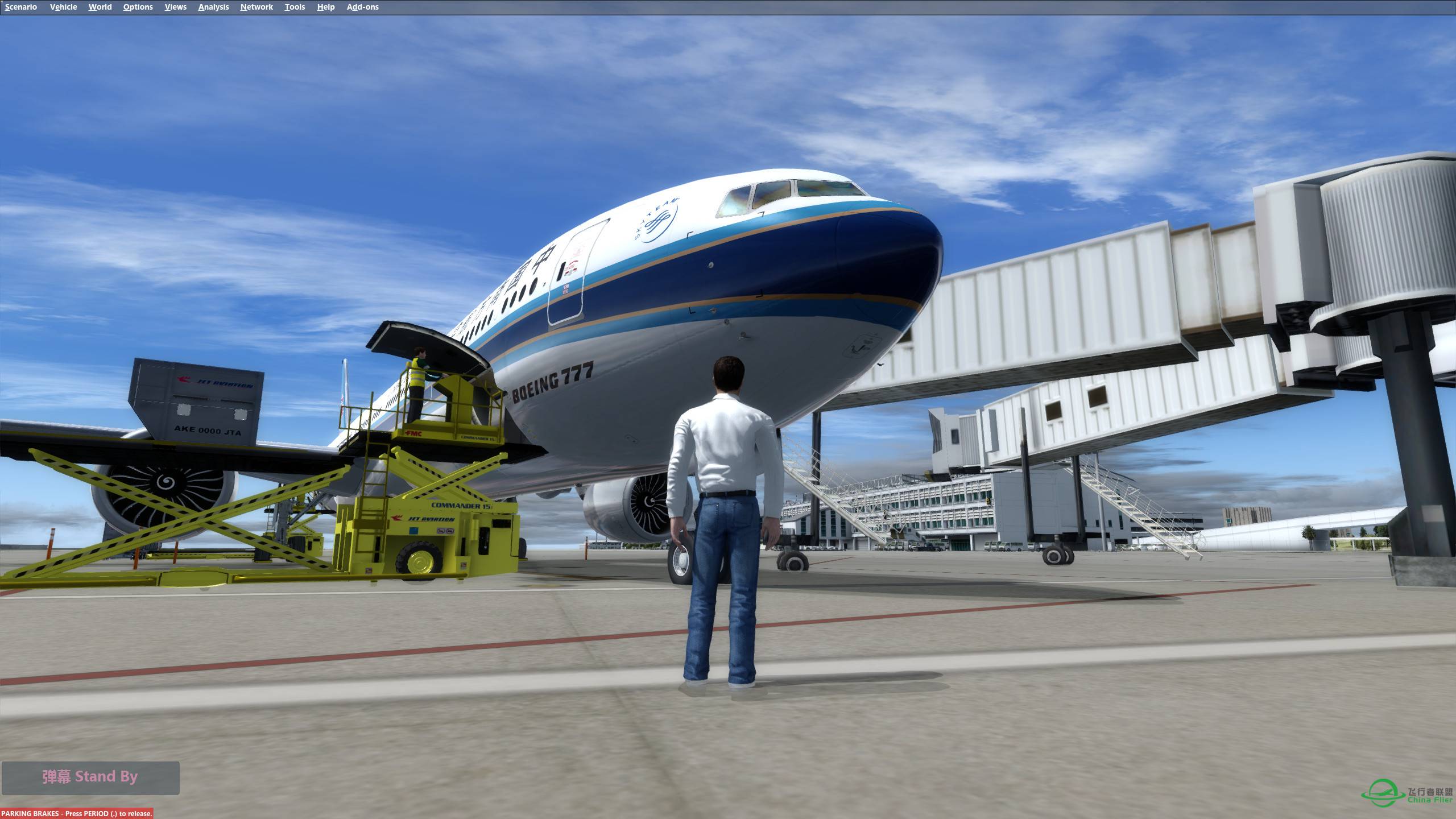This screenshot has width=1456, height=819.
Task: Open the Add-ons menu
Action: (362, 7)
